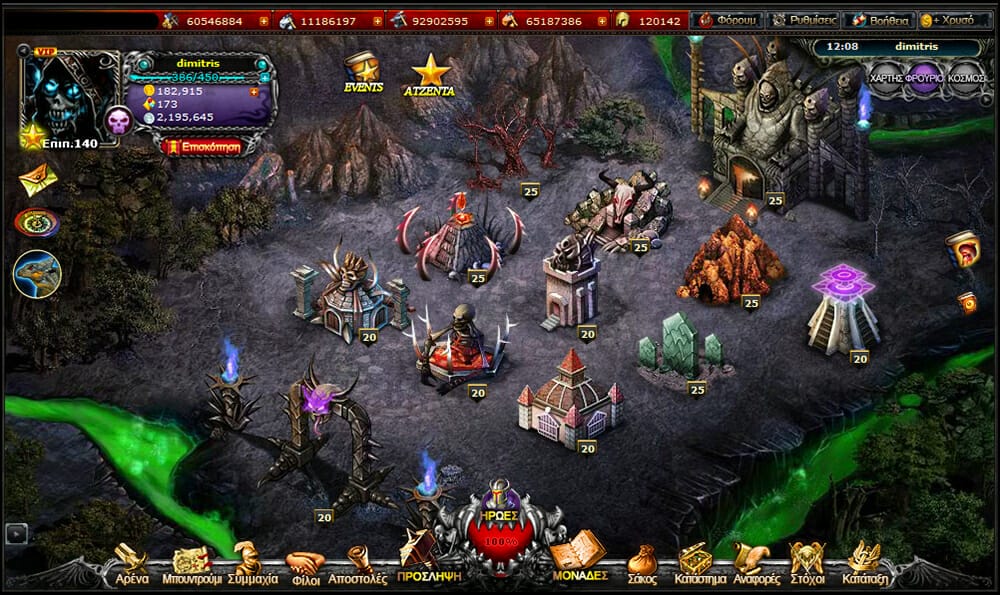Open the ΜΟΝΑΔΕΣ units book
Screen dimensions: 1000x595
(578, 558)
